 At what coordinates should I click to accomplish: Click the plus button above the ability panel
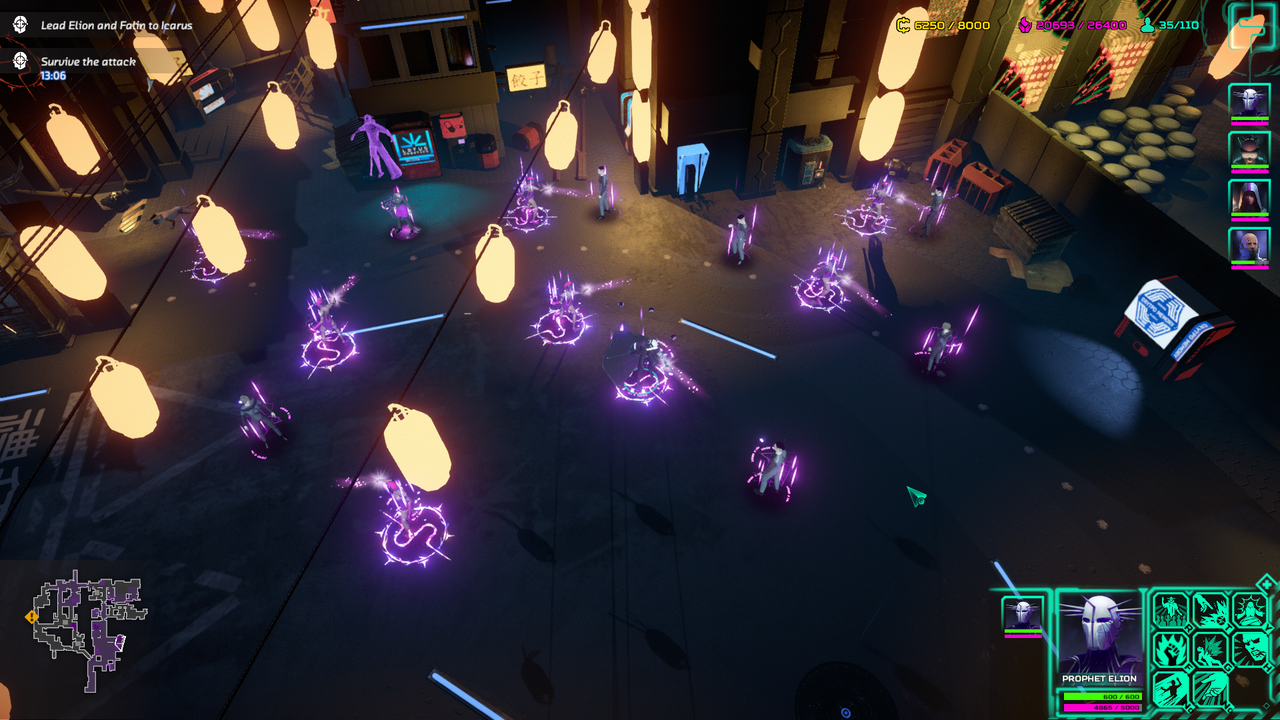pyautogui.click(x=1266, y=584)
